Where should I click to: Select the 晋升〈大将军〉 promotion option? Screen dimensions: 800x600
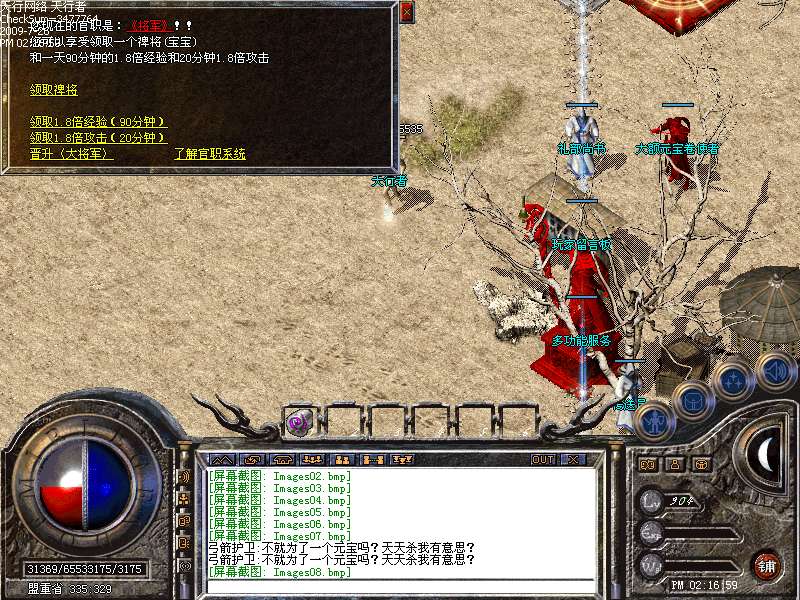tap(71, 154)
